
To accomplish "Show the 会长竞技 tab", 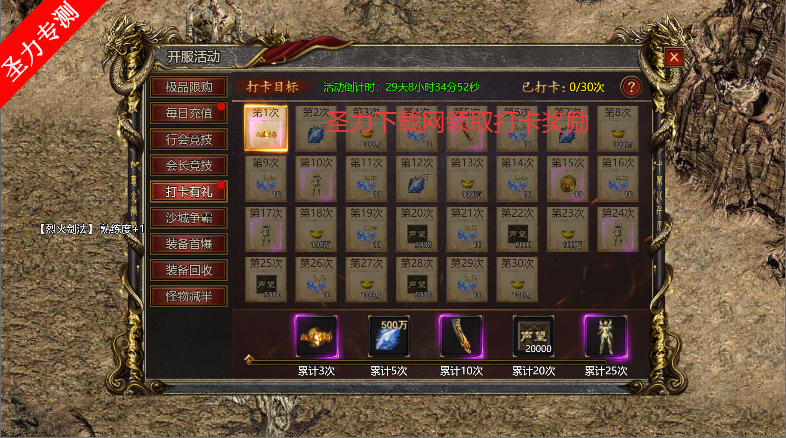I will (188, 165).
